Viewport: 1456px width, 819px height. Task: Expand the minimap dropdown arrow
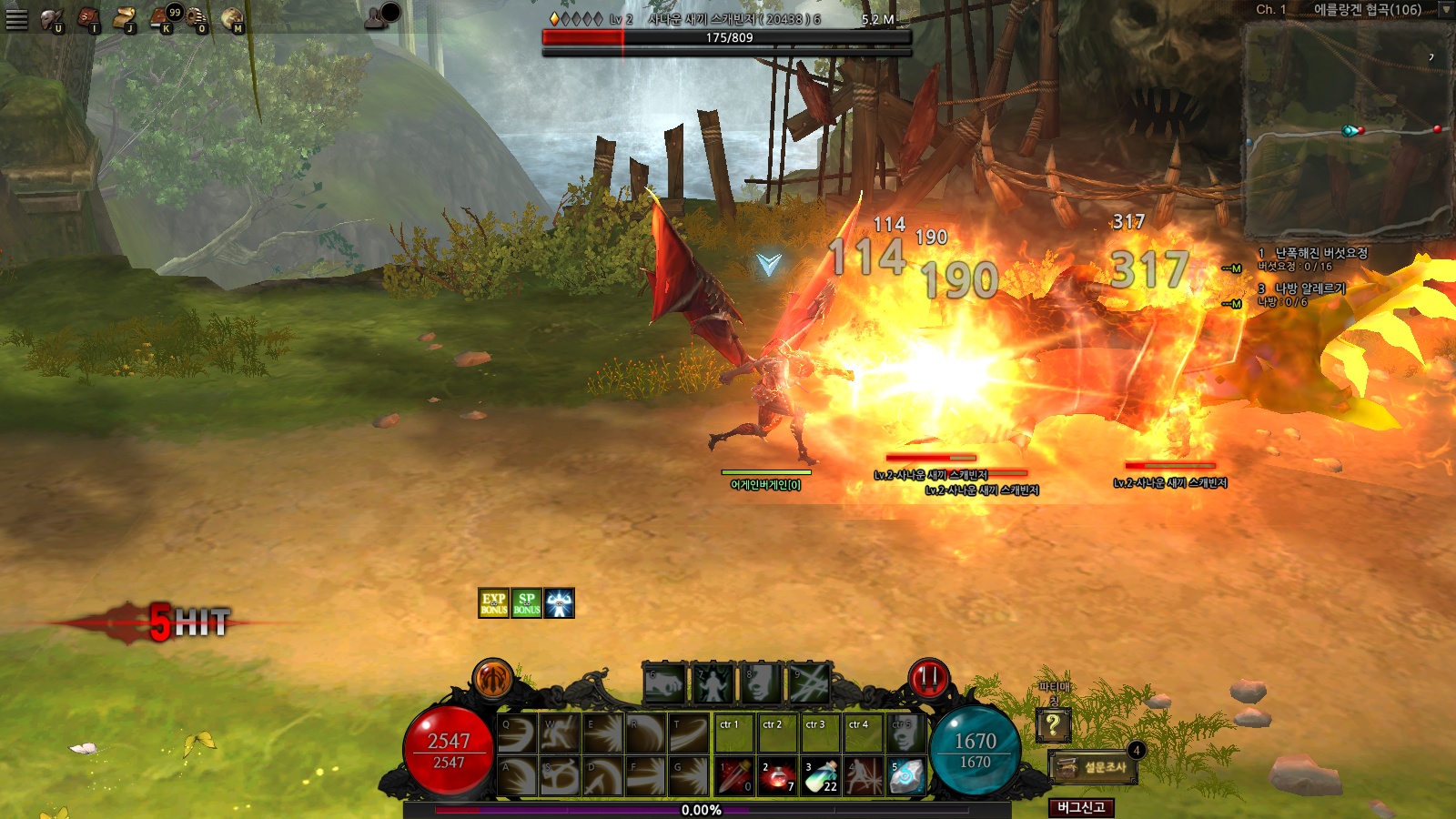pos(1445,10)
